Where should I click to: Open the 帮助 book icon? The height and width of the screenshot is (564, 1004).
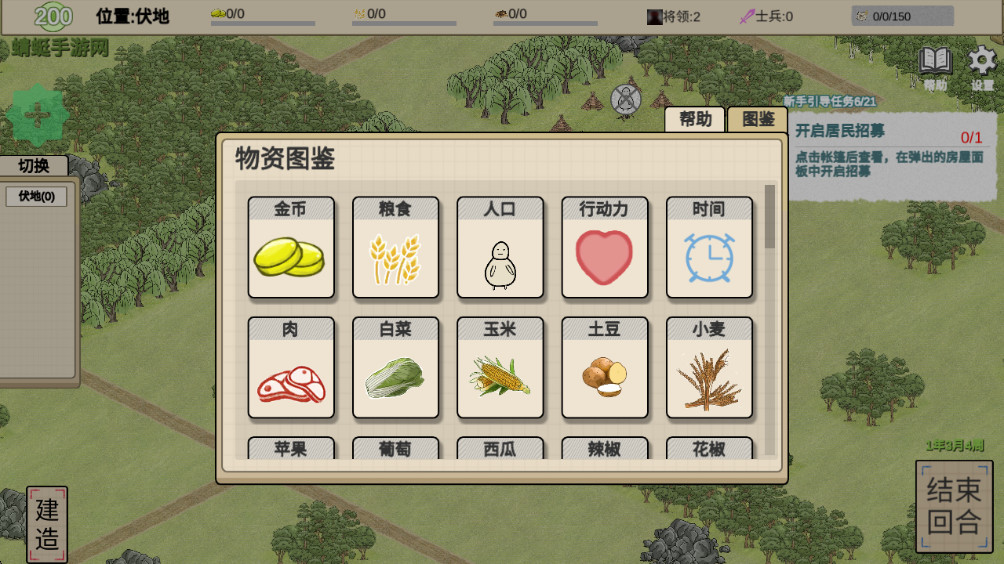[x=936, y=63]
